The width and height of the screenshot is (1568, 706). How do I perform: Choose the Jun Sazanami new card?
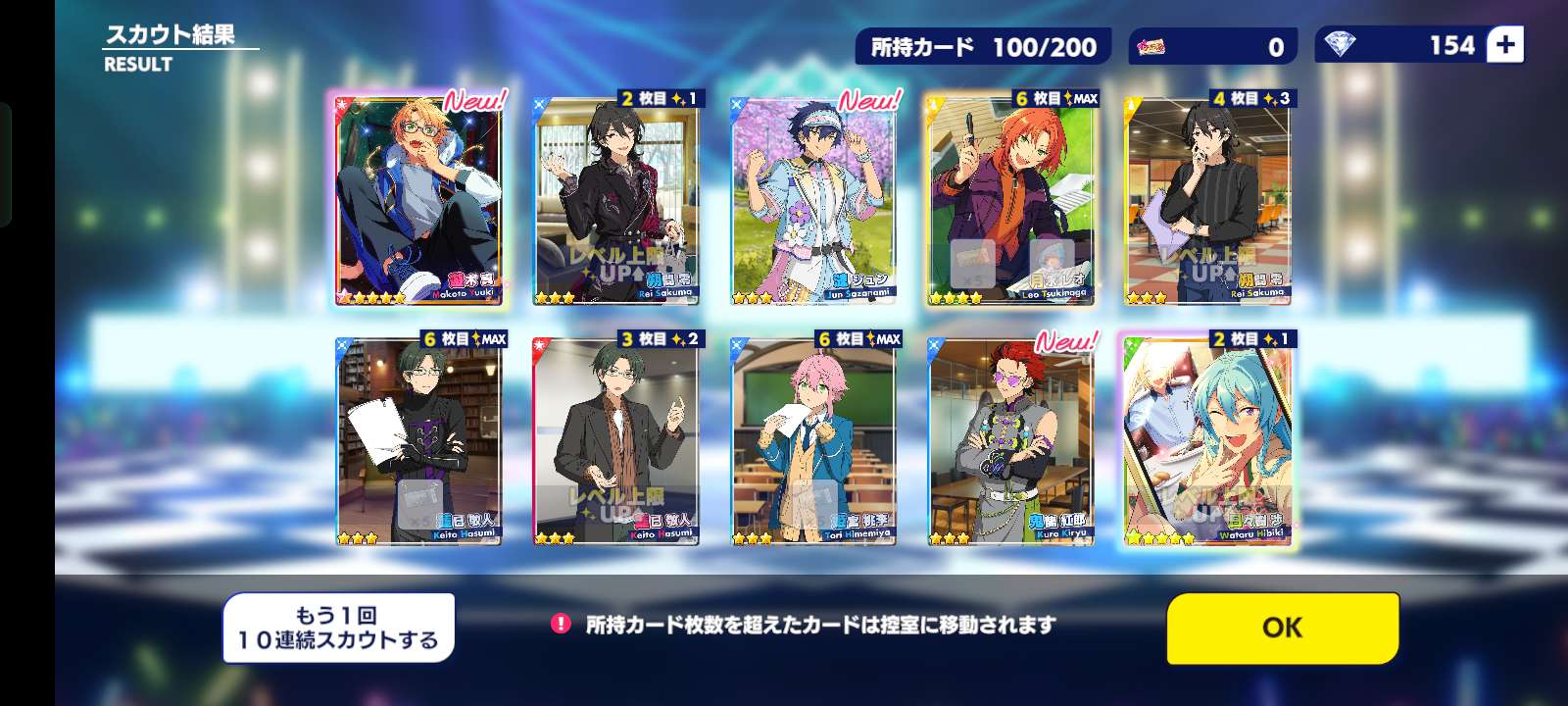pos(813,200)
